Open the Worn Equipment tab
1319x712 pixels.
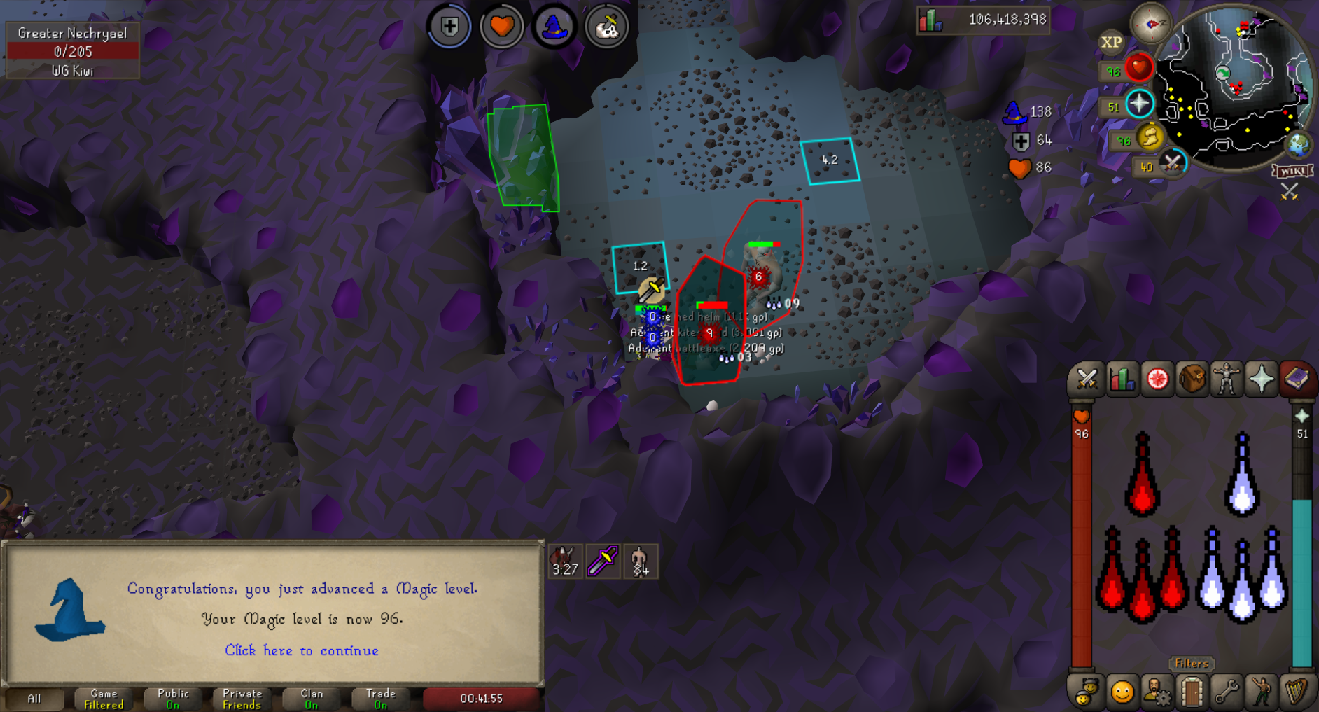[x=1227, y=379]
